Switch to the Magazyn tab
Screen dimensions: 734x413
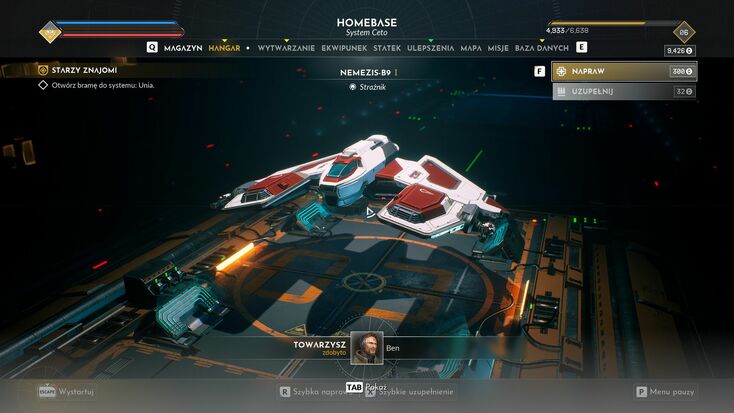click(x=182, y=47)
